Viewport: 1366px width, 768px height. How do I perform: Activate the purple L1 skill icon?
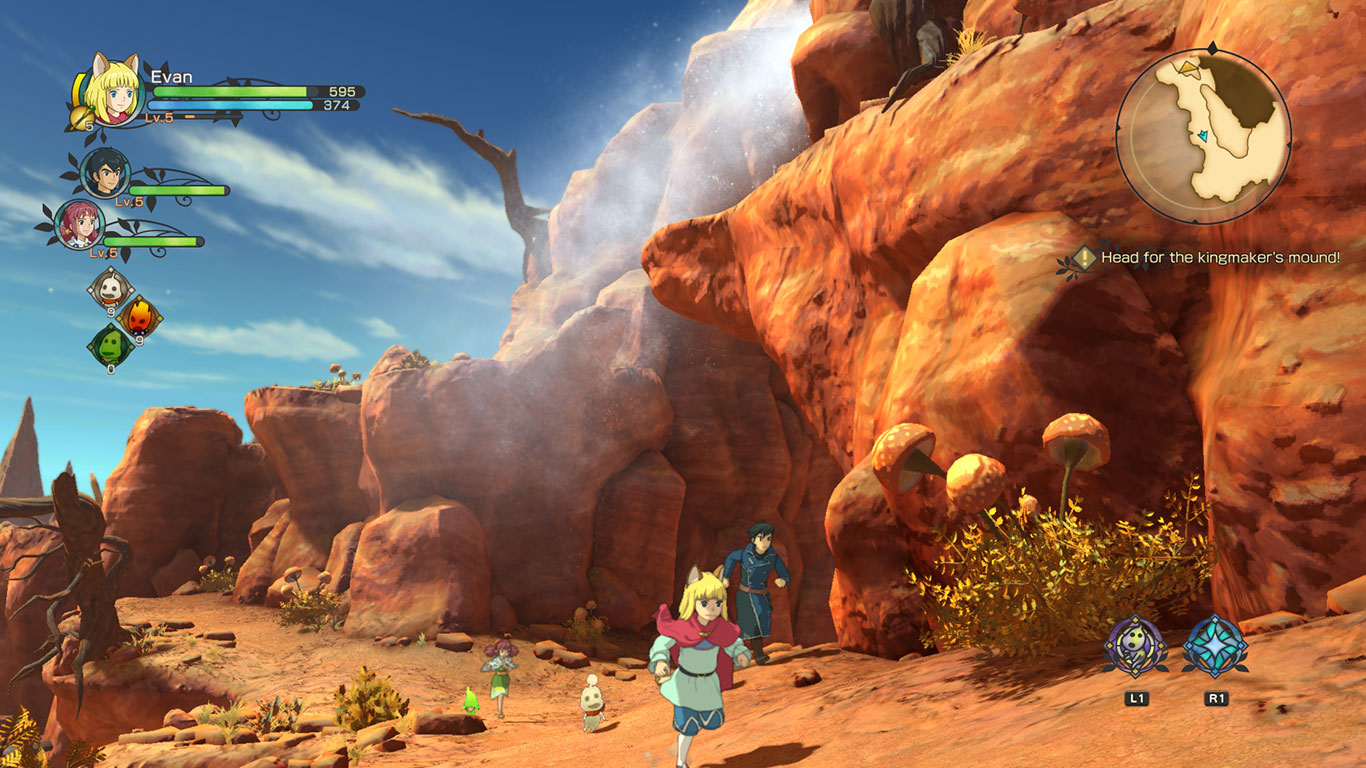[x=1135, y=646]
